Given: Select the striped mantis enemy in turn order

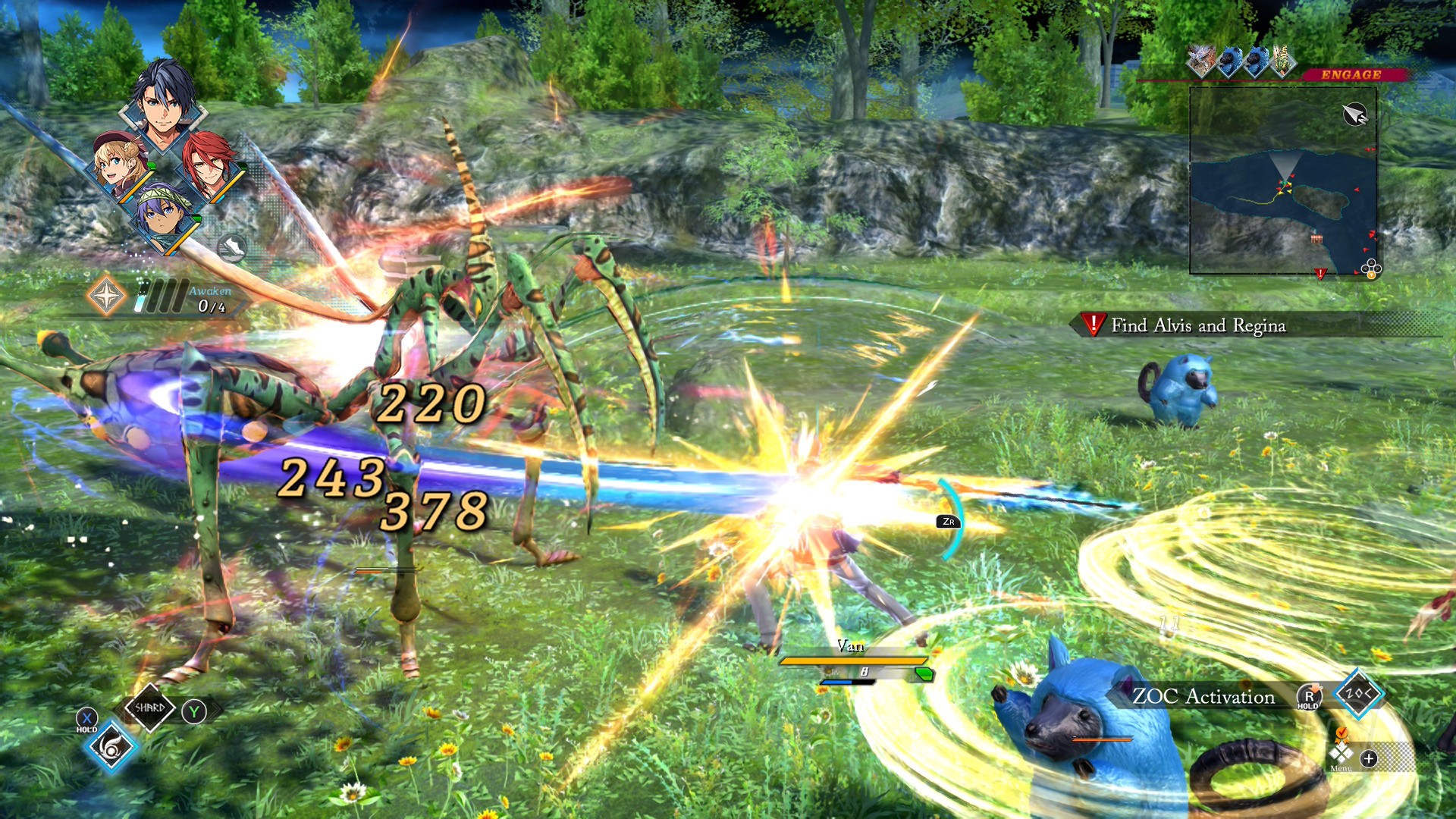Looking at the screenshot, I should pos(1283,61).
